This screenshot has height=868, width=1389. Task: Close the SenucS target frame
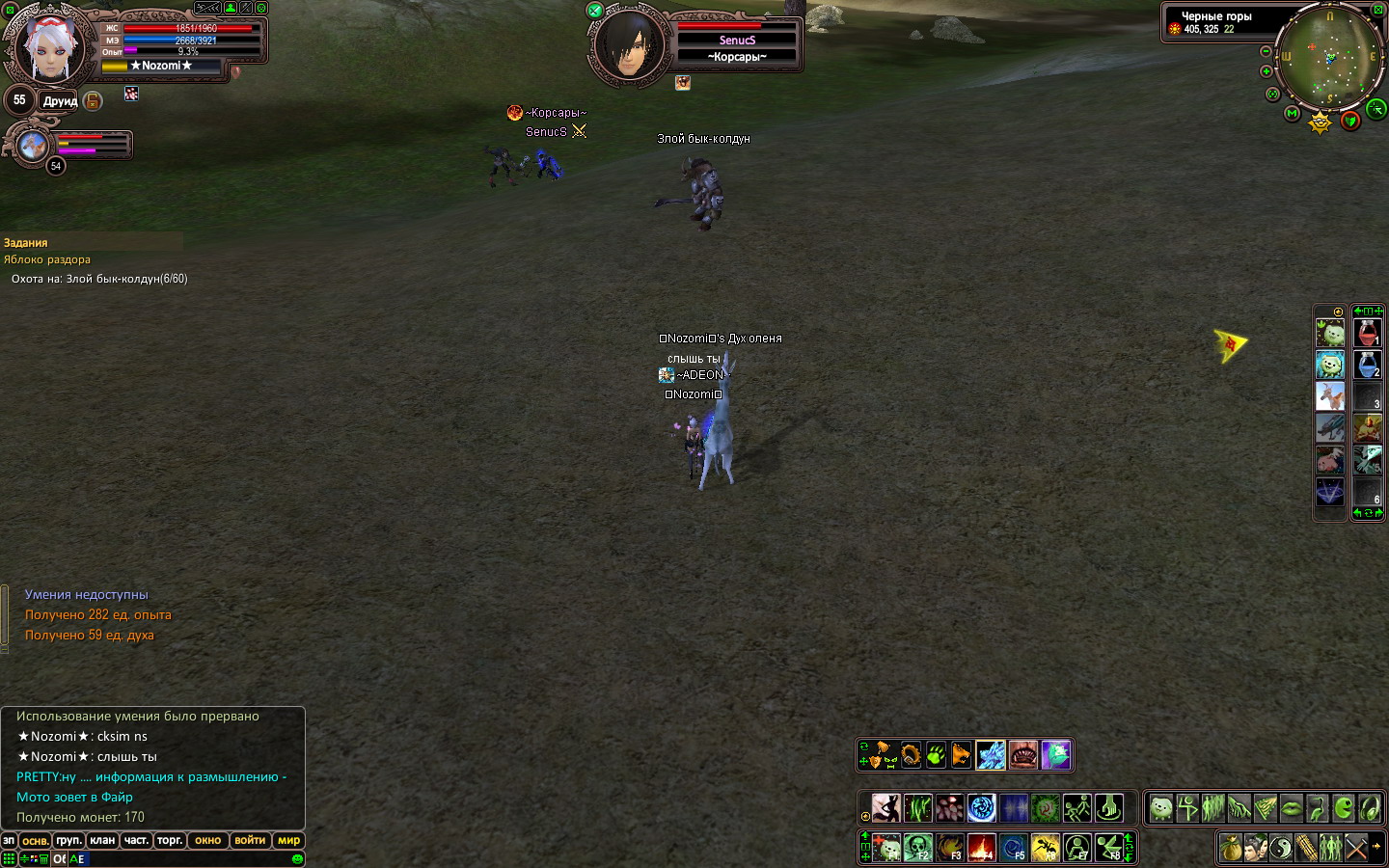pos(594,11)
